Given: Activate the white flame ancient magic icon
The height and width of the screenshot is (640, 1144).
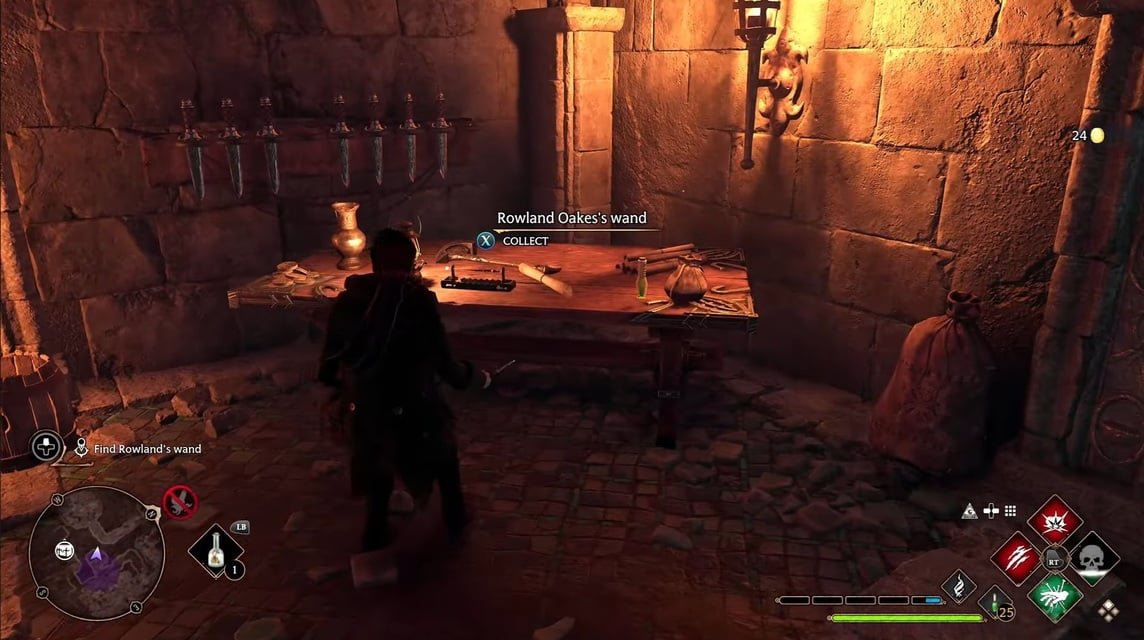Looking at the screenshot, I should [958, 586].
